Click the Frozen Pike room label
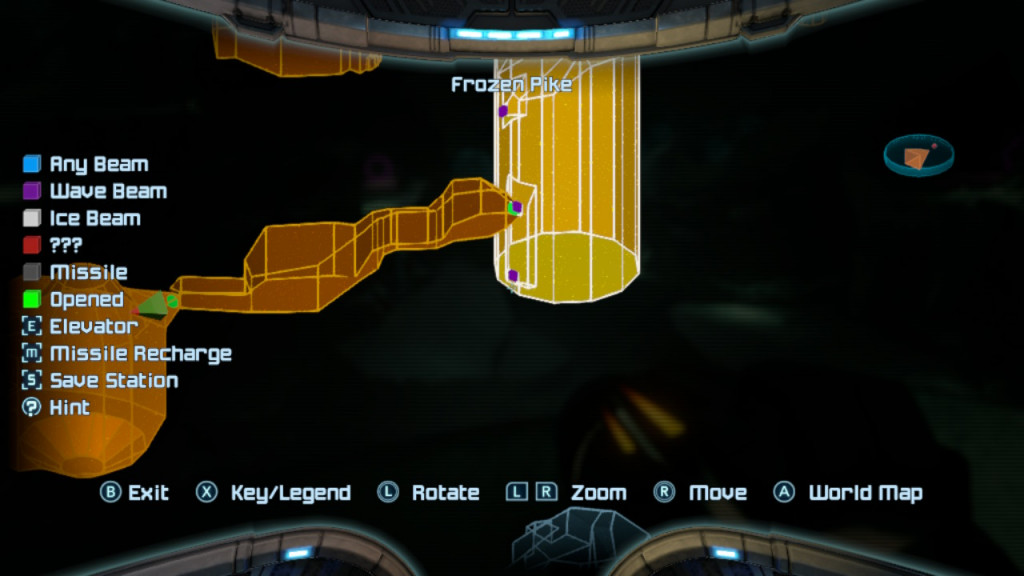Screen dimensions: 1024x576 point(511,85)
